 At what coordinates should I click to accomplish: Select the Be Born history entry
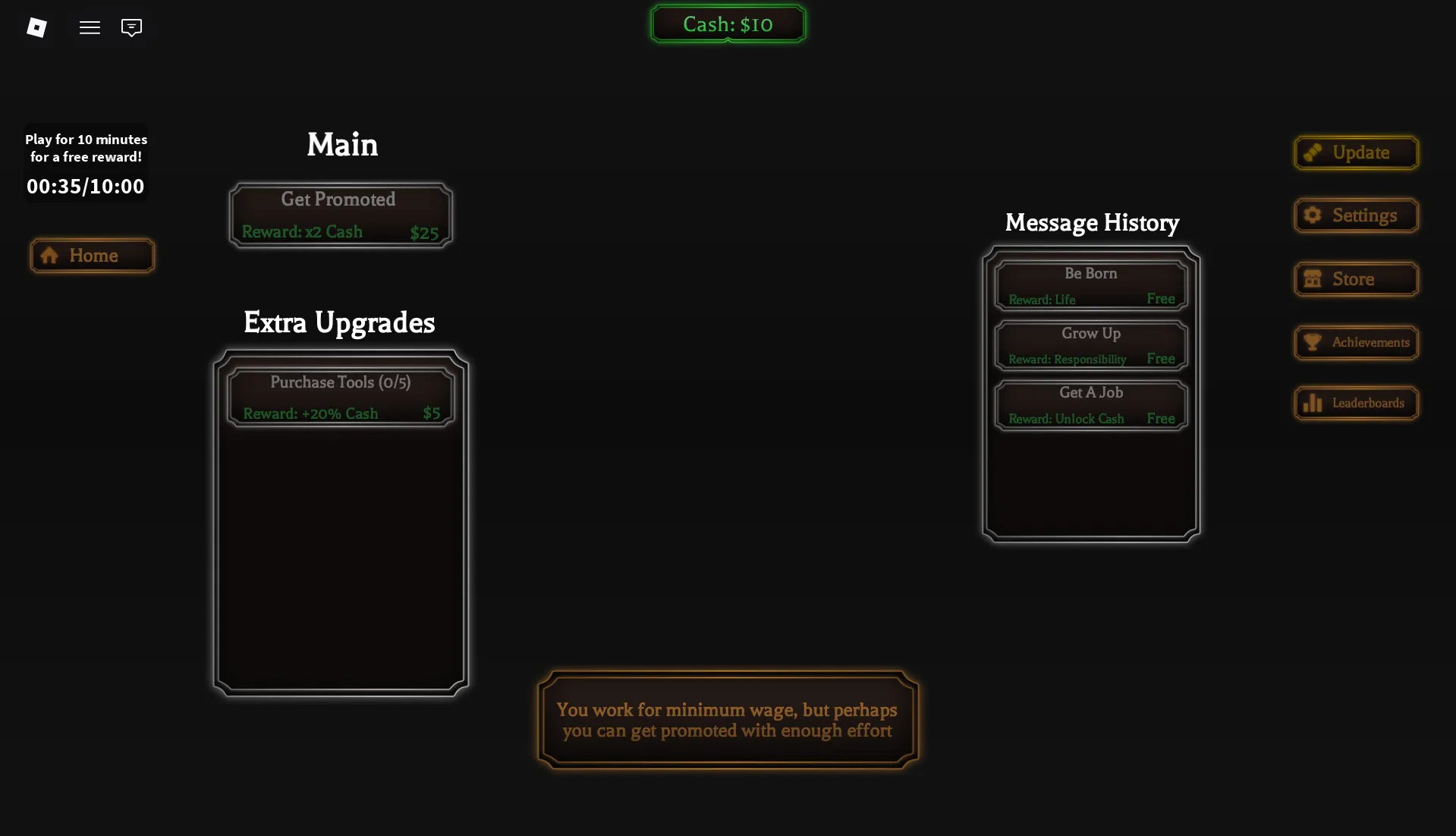click(x=1090, y=285)
